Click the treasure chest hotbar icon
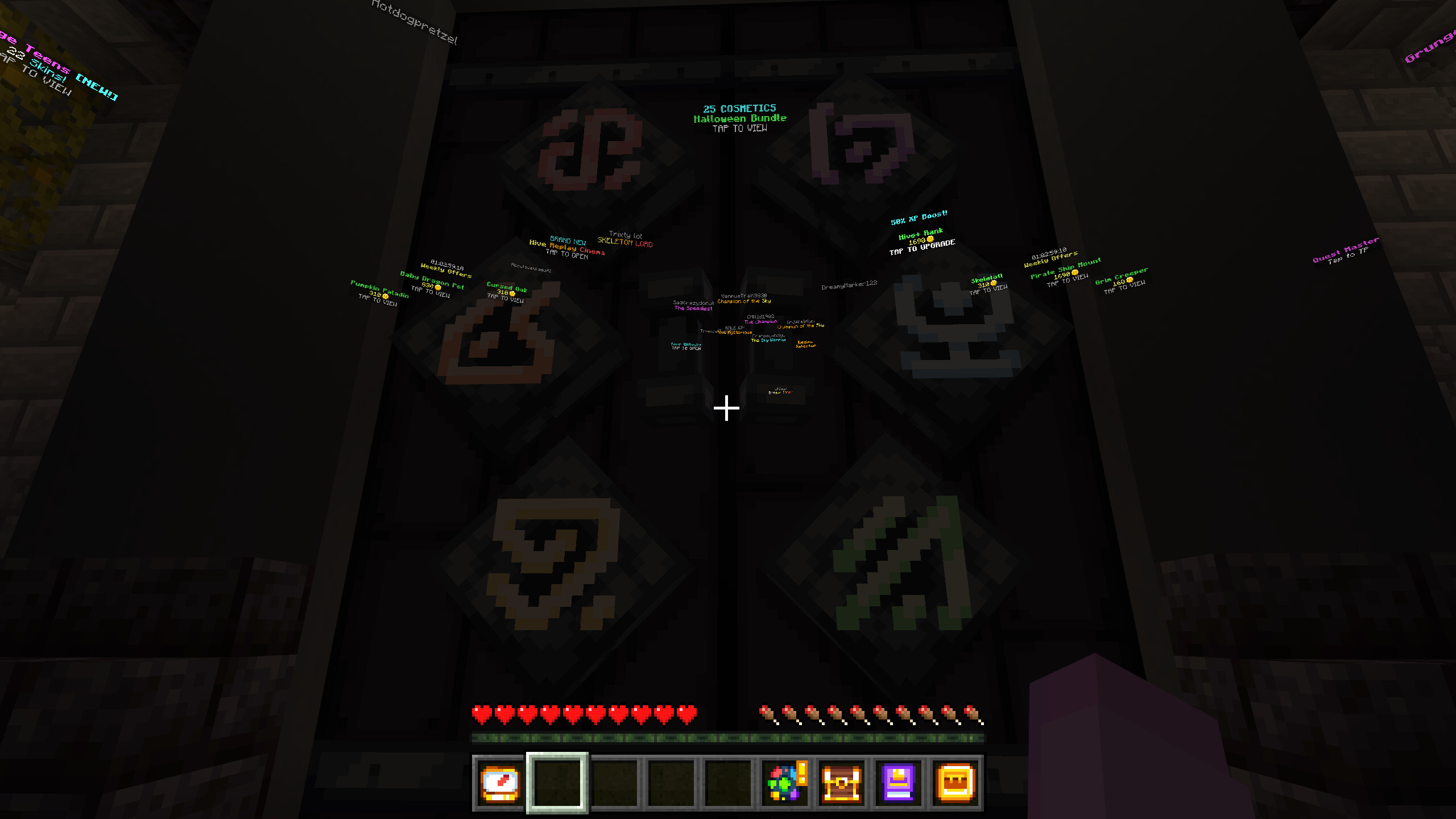This screenshot has width=1456, height=819. [x=841, y=782]
